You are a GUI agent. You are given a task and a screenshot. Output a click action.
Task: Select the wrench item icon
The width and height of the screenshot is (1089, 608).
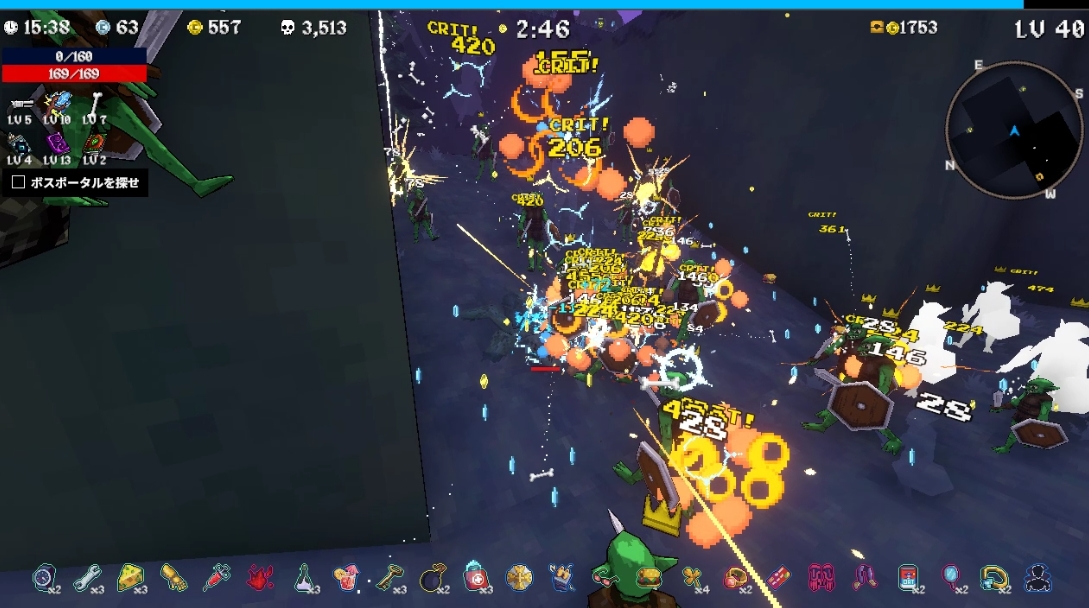87,576
